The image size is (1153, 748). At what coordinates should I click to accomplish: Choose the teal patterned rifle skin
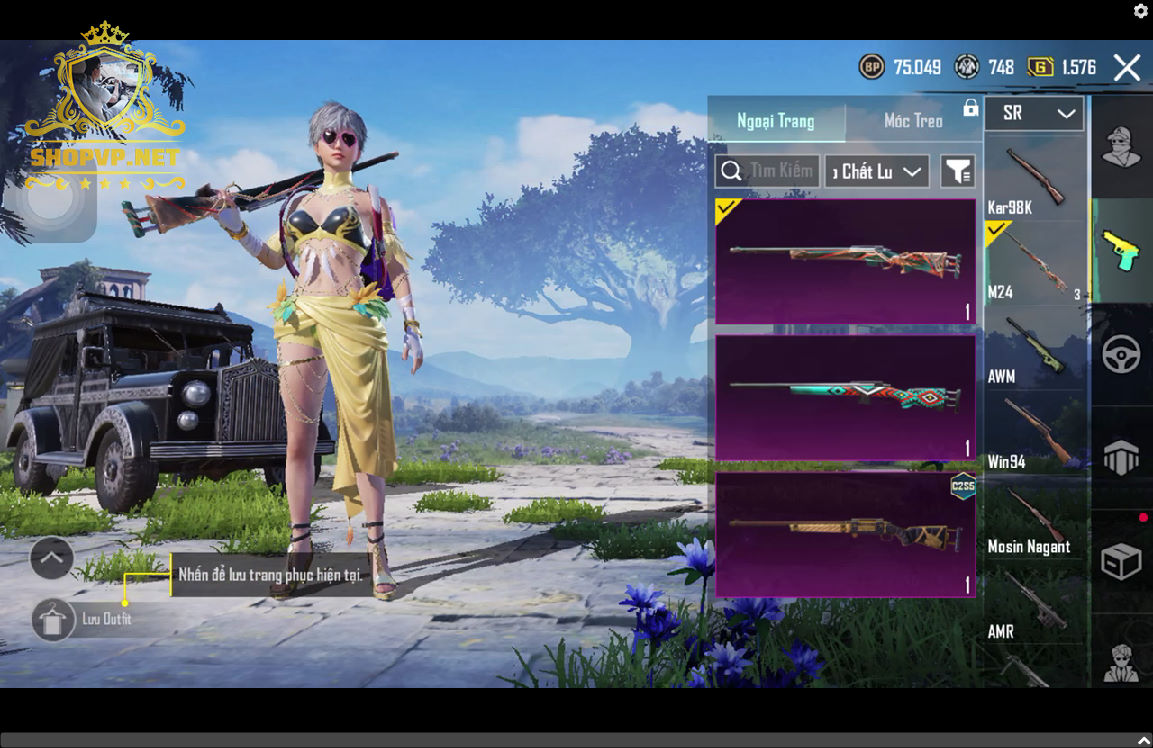845,397
